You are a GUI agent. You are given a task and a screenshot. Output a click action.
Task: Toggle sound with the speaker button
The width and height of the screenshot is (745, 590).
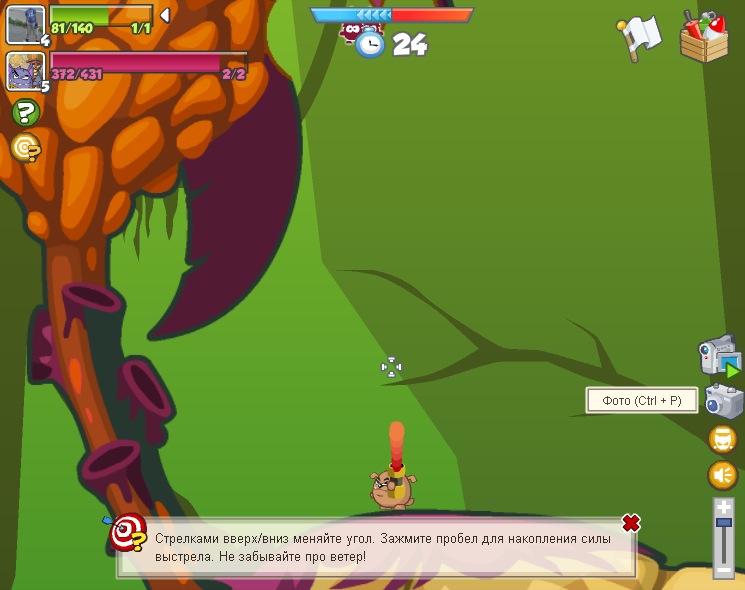[722, 475]
